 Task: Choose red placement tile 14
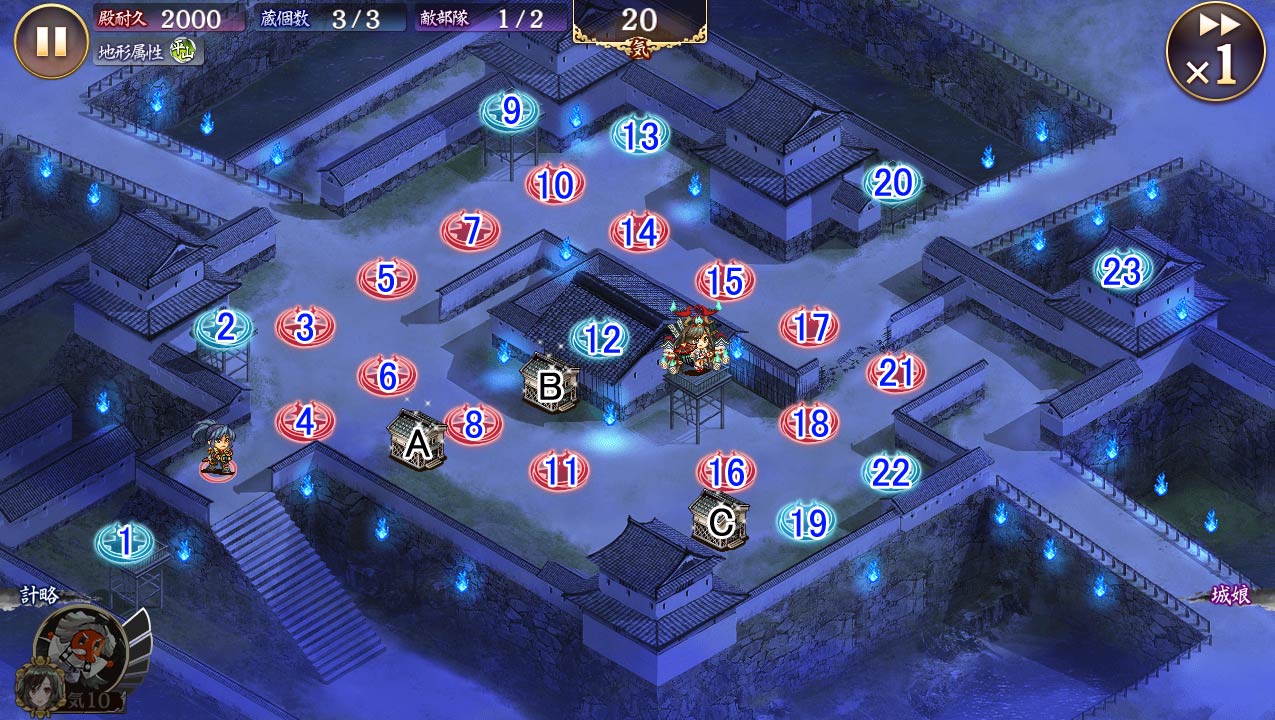(x=639, y=232)
